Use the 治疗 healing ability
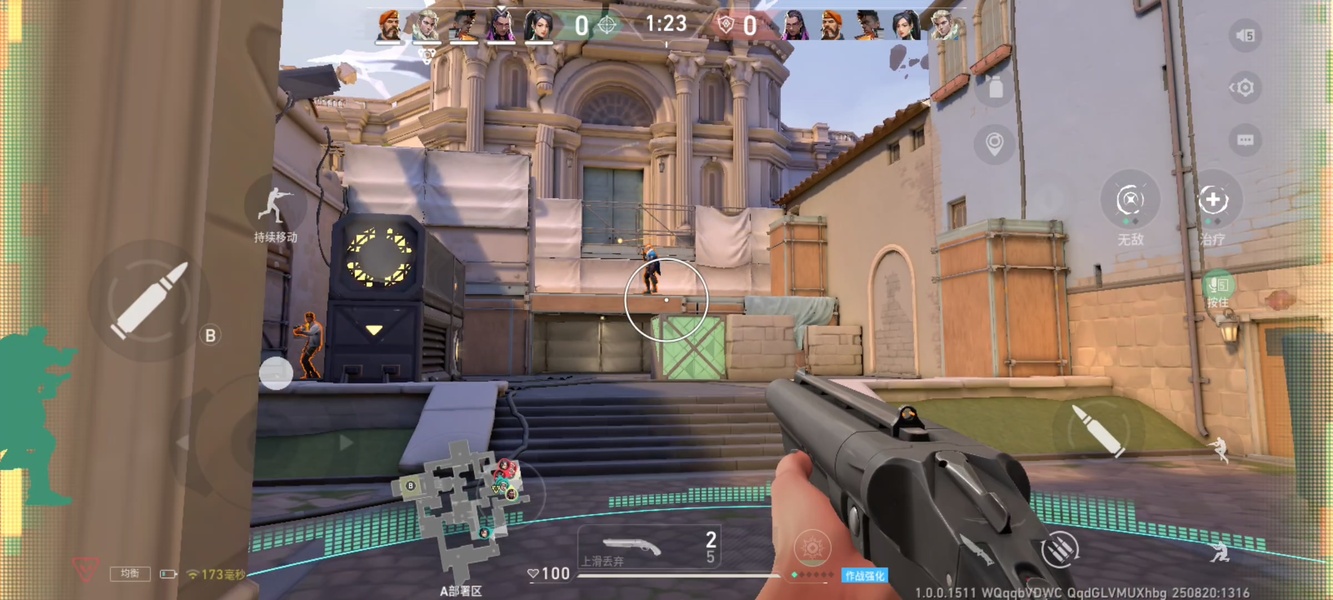 [1213, 200]
